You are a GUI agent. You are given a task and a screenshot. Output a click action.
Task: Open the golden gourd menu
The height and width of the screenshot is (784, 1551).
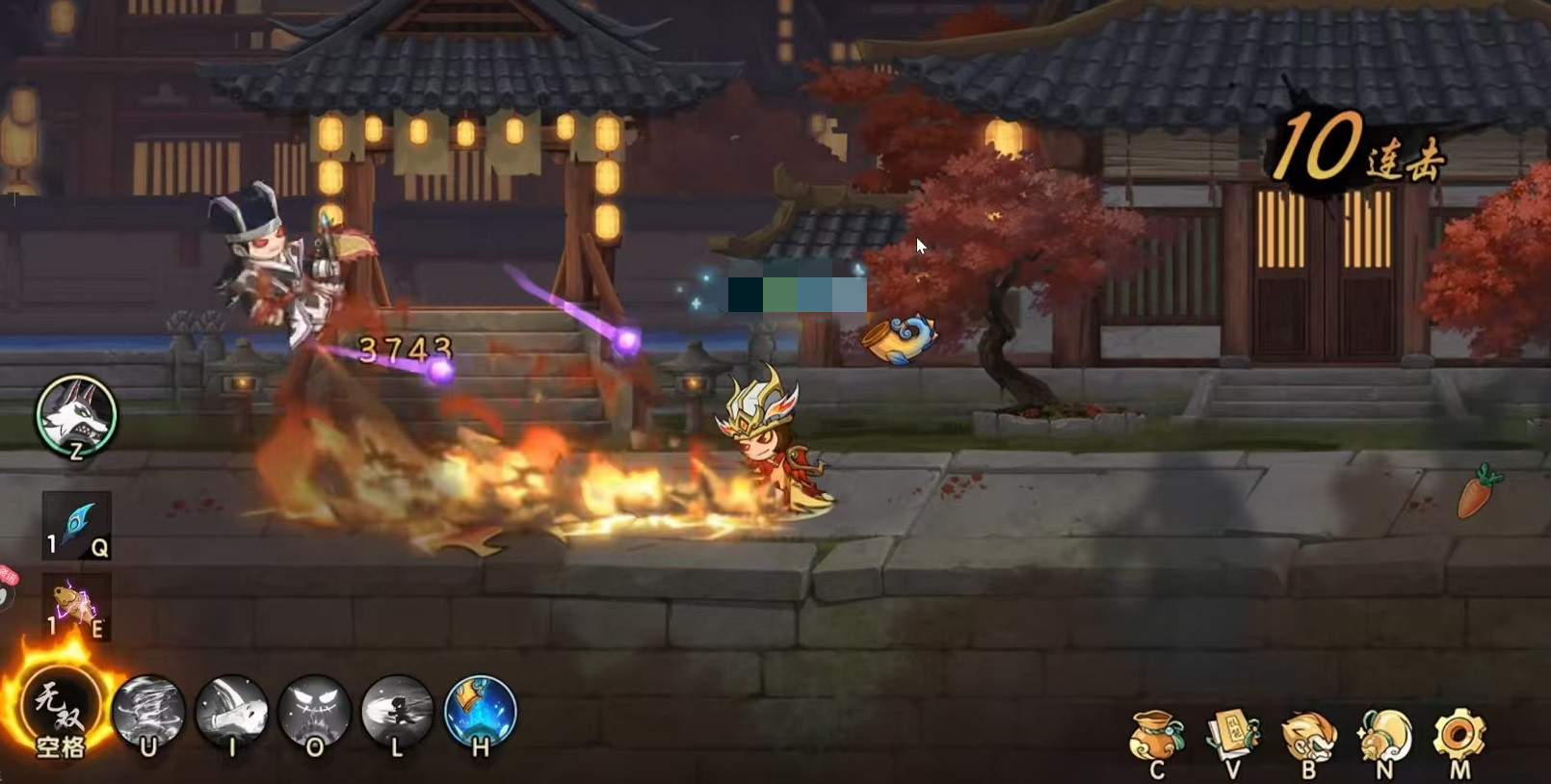[x=1384, y=739]
